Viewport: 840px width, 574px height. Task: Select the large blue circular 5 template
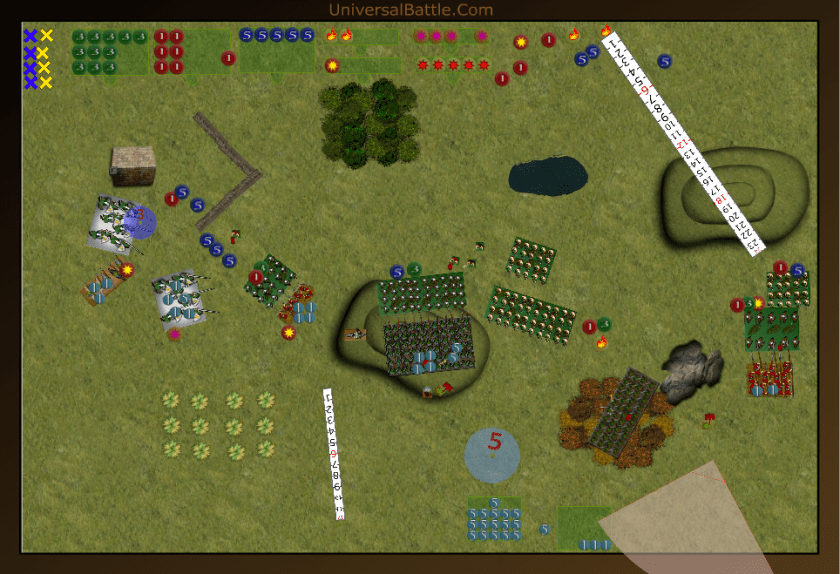click(492, 455)
